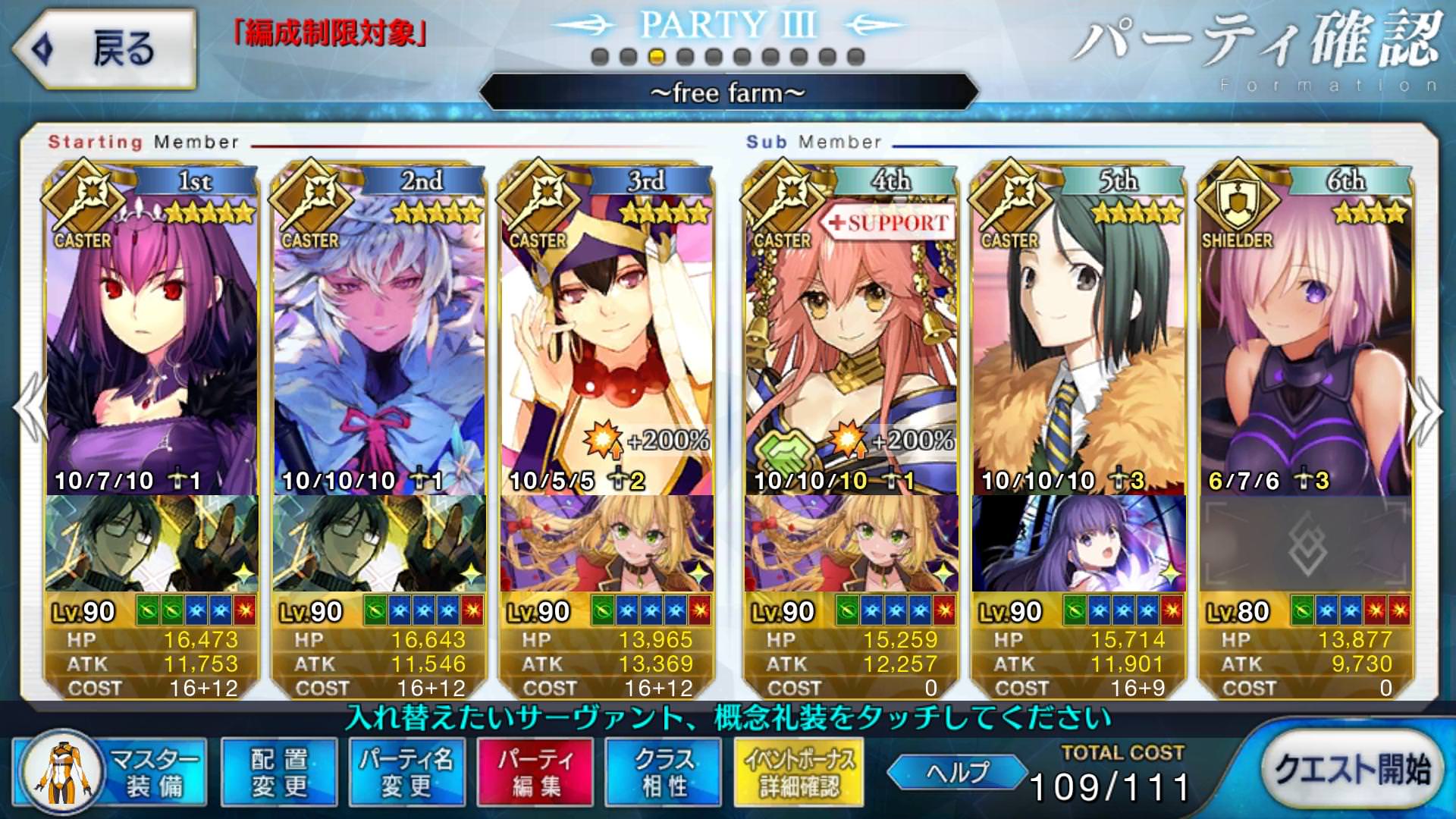Open the ヘルプ help button
This screenshot has height=819, width=1456.
957,772
